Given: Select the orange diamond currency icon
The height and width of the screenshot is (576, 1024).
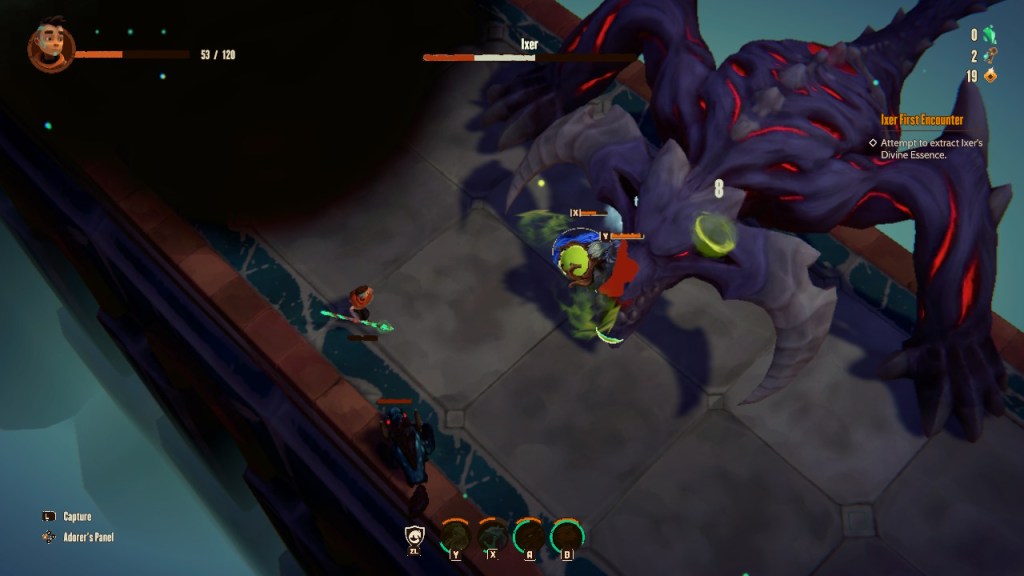Looking at the screenshot, I should (x=990, y=76).
